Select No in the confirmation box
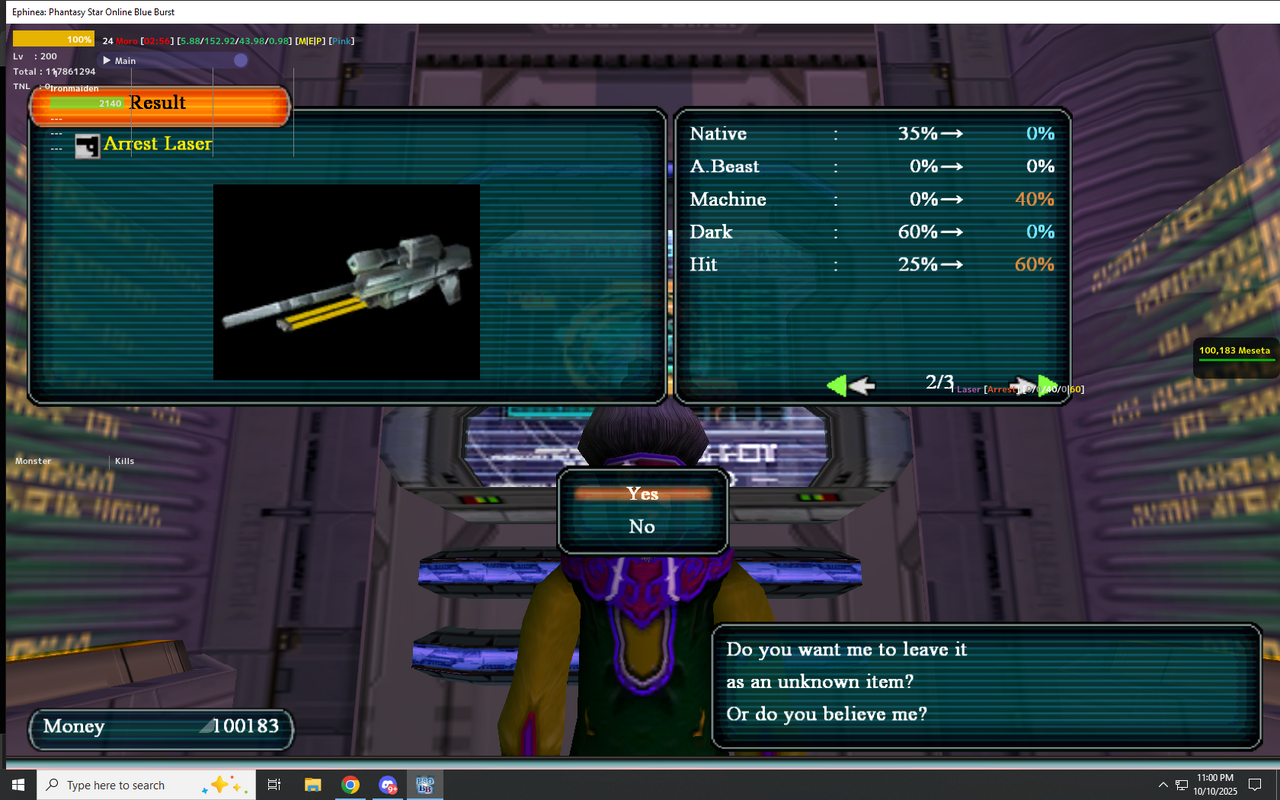This screenshot has height=800, width=1280. coord(642,526)
